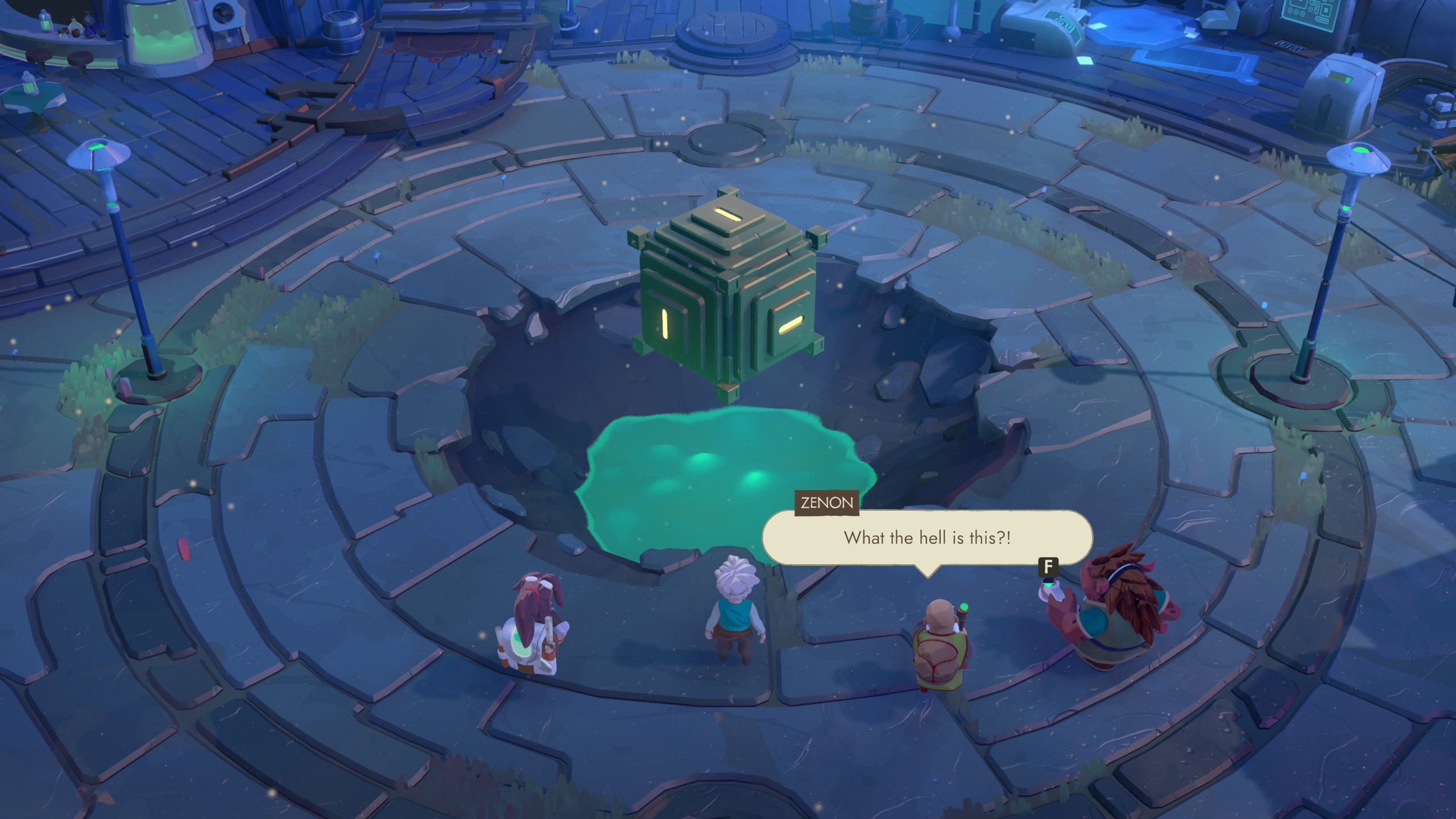The image size is (1456, 819).
Task: Click the red item lying on the plaza floor
Action: click(184, 549)
